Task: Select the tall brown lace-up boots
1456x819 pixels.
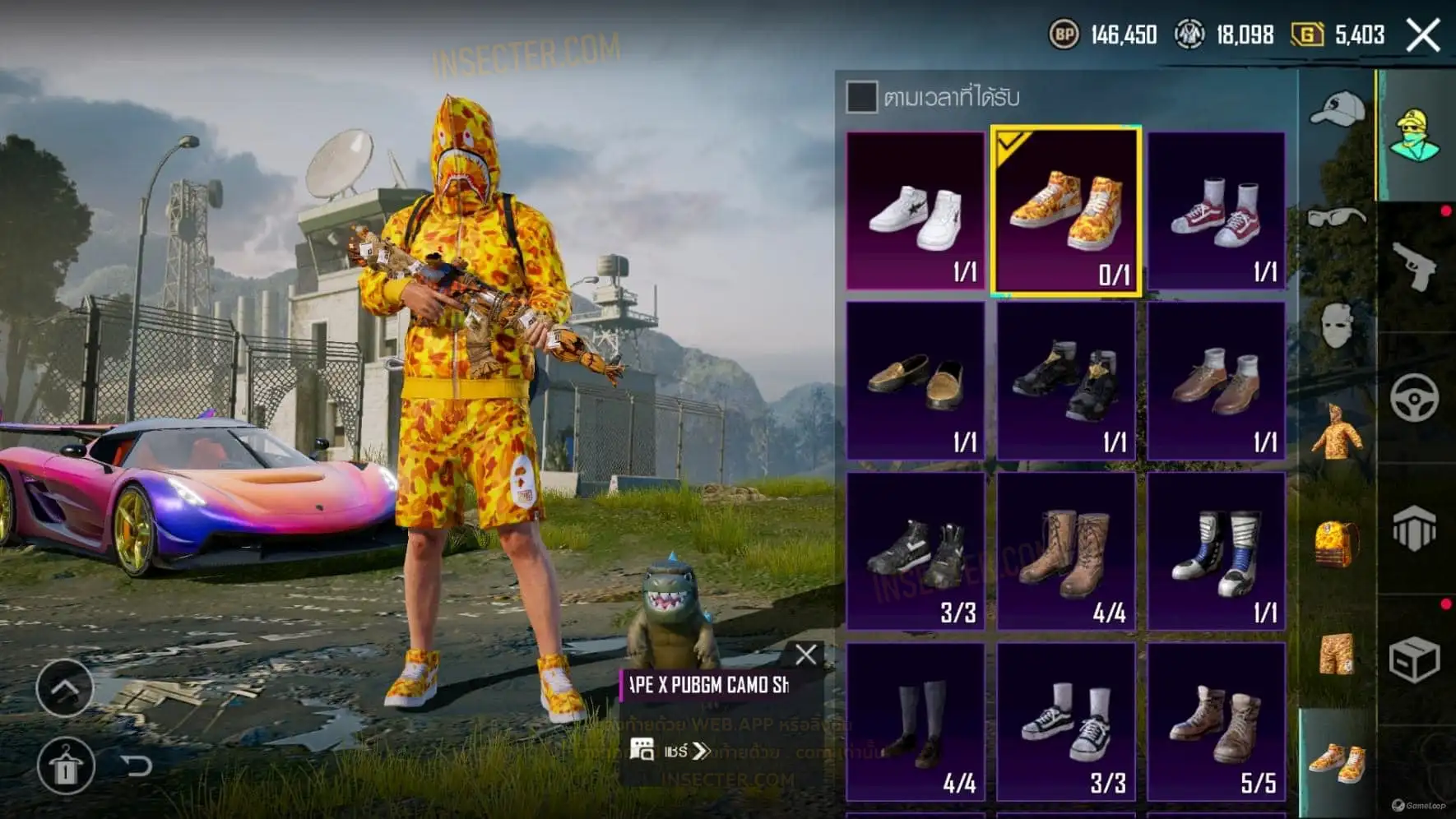Action: (1066, 551)
